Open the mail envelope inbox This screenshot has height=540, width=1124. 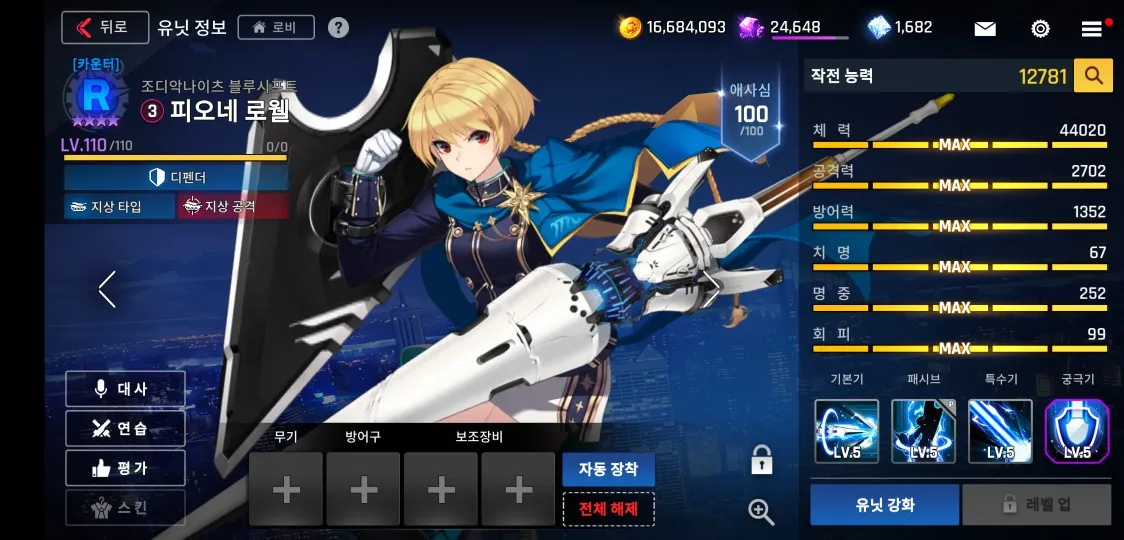pyautogui.click(x=985, y=28)
